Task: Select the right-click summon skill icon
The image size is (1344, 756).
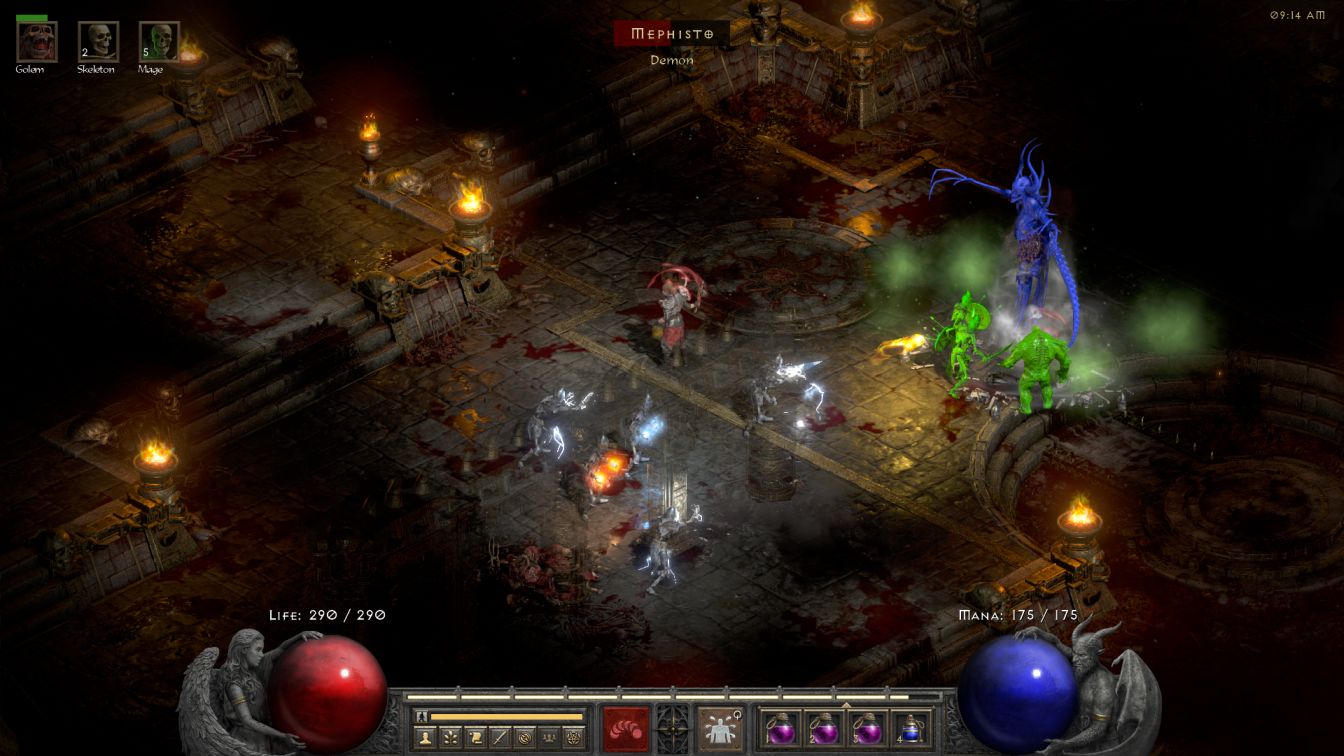Action: tap(720, 728)
